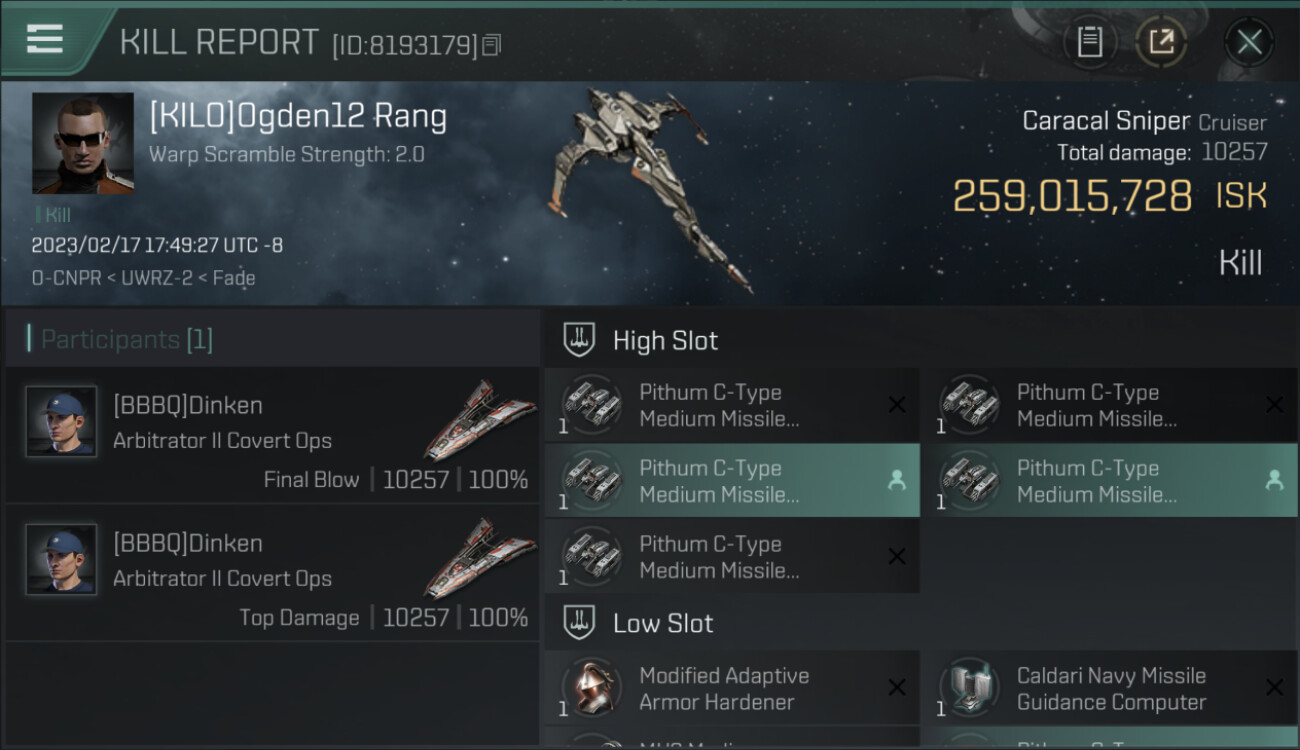1300x750 pixels.
Task: Open the clipboard notes icon
Action: [x=1090, y=42]
